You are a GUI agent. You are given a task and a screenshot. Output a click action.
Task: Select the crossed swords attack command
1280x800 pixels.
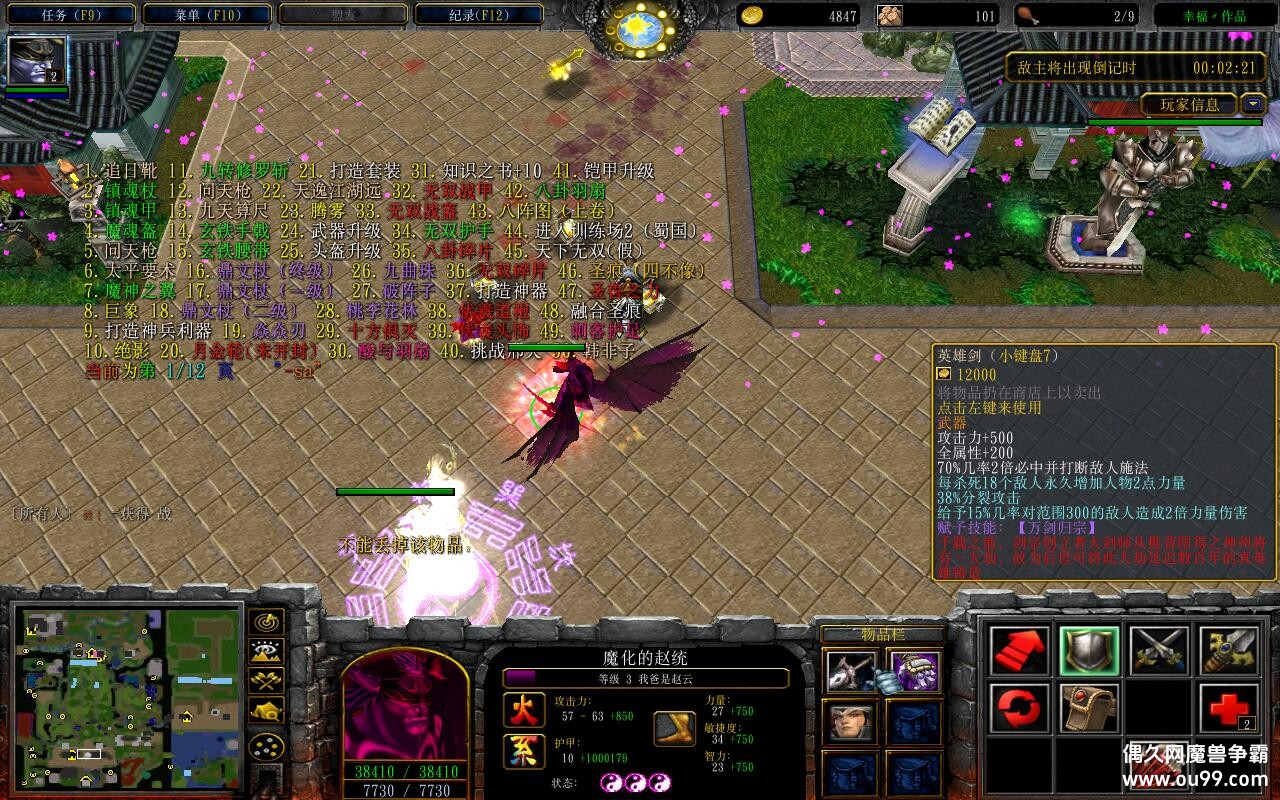tap(1159, 651)
